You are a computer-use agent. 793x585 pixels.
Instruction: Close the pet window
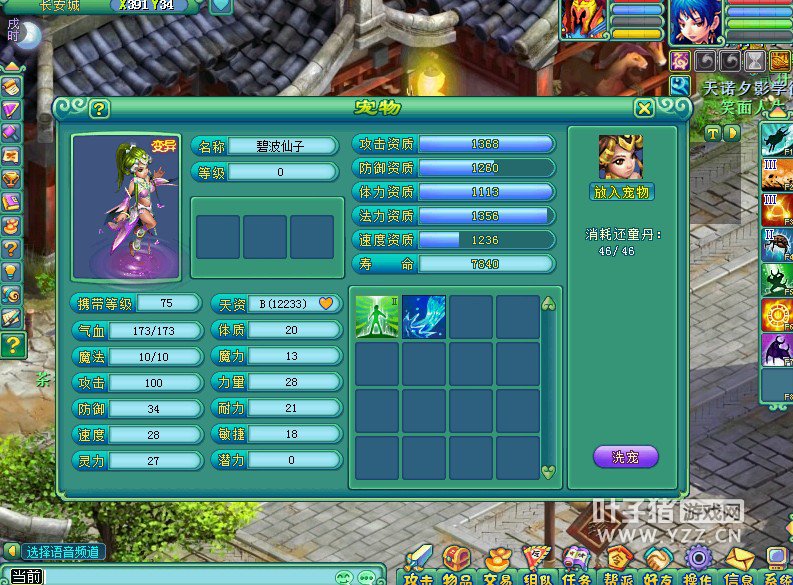(x=644, y=108)
